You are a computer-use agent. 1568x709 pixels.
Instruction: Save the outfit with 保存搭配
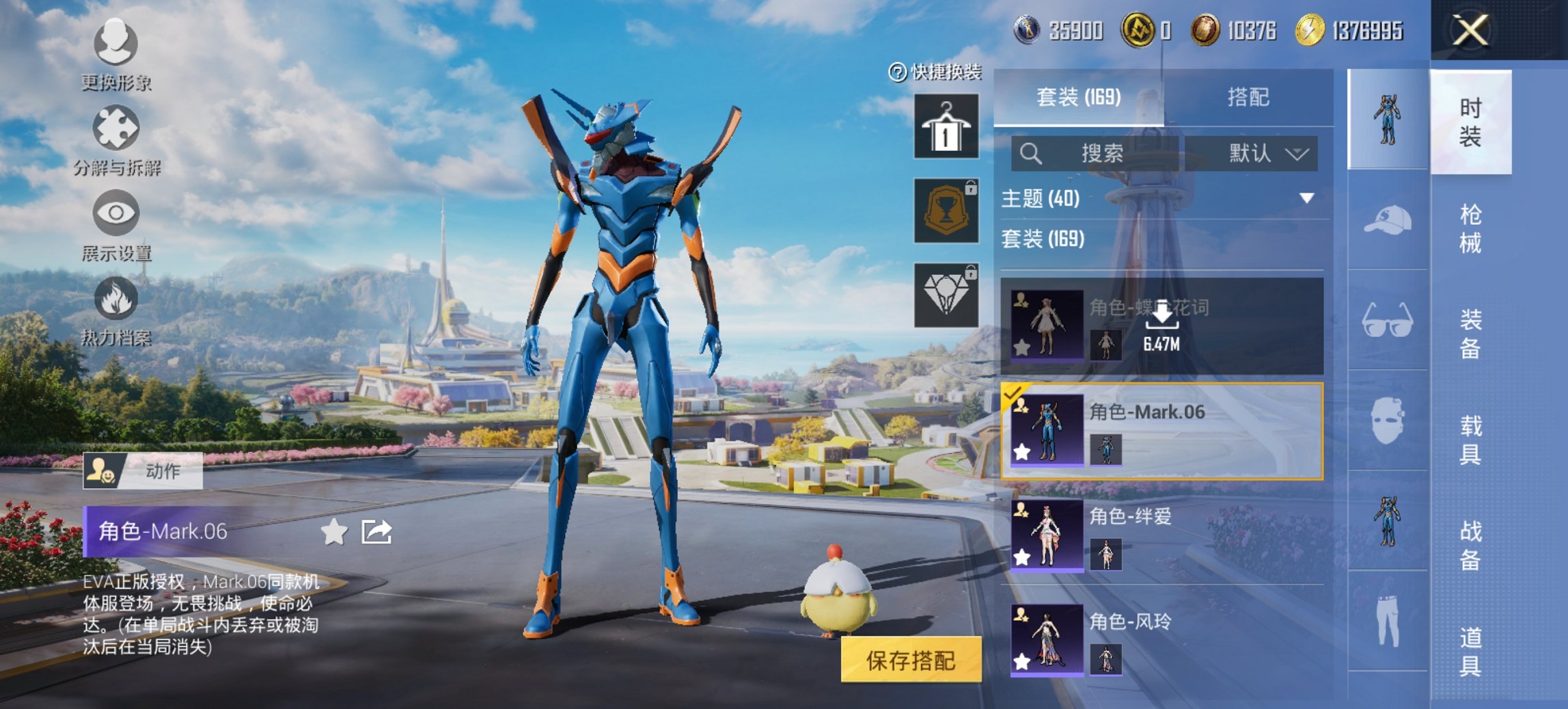point(911,660)
